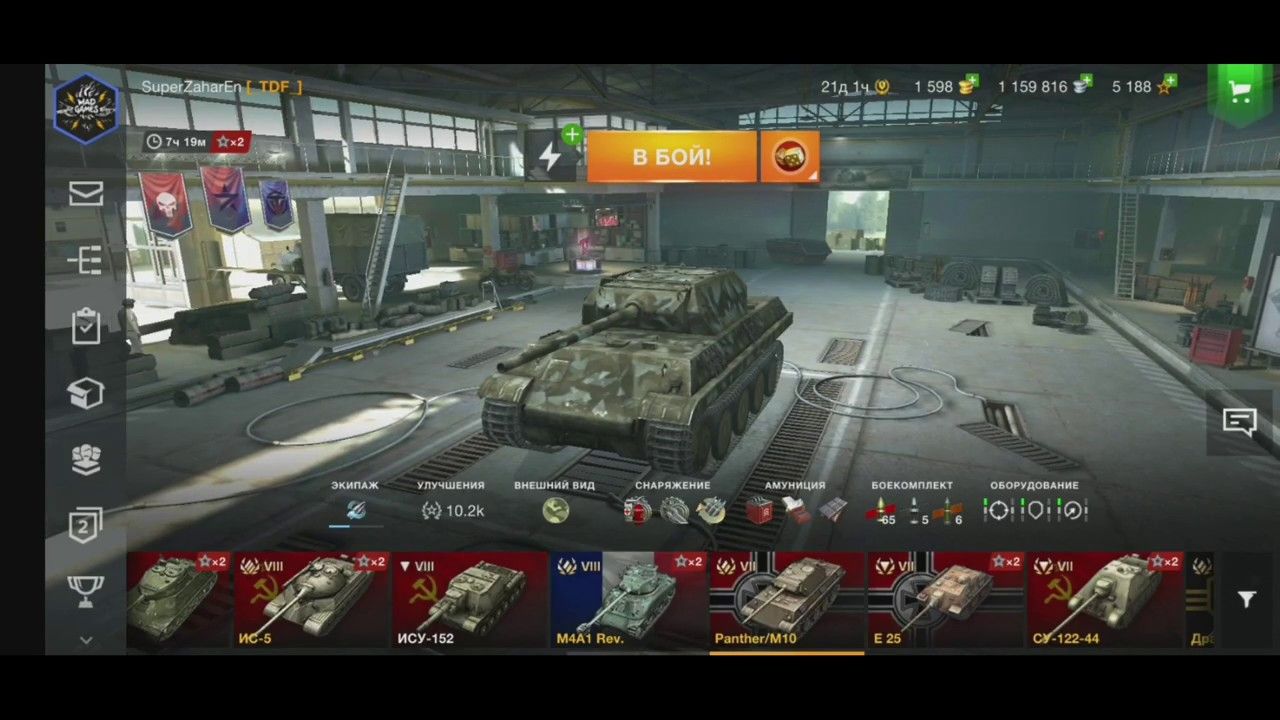Select the camouflage icon under ВНЕШНИЙ ВИД
The width and height of the screenshot is (1280, 720).
click(x=555, y=511)
